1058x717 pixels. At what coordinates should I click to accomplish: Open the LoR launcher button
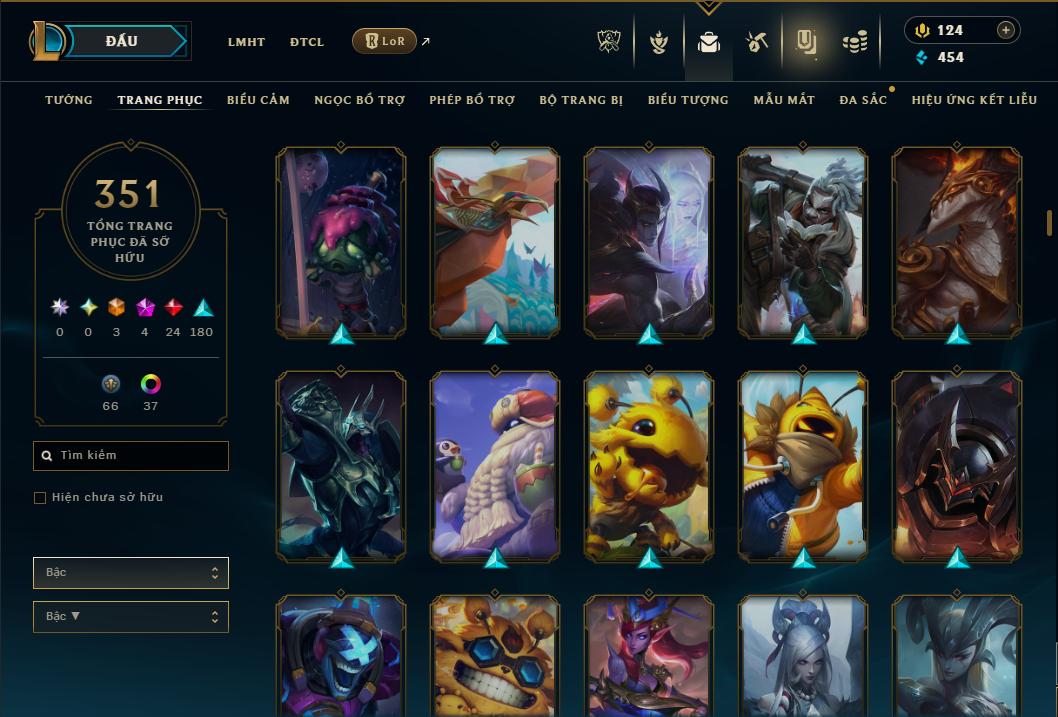384,41
